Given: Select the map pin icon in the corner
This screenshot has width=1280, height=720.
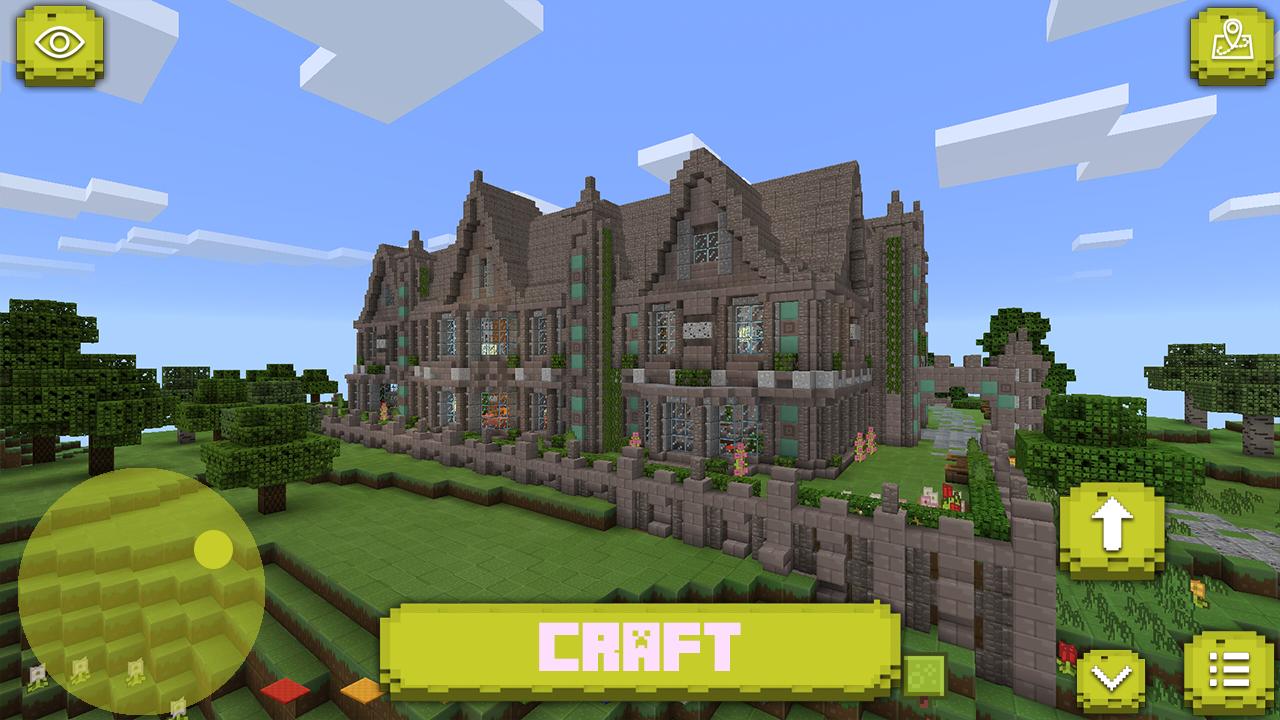Looking at the screenshot, I should point(1227,44).
